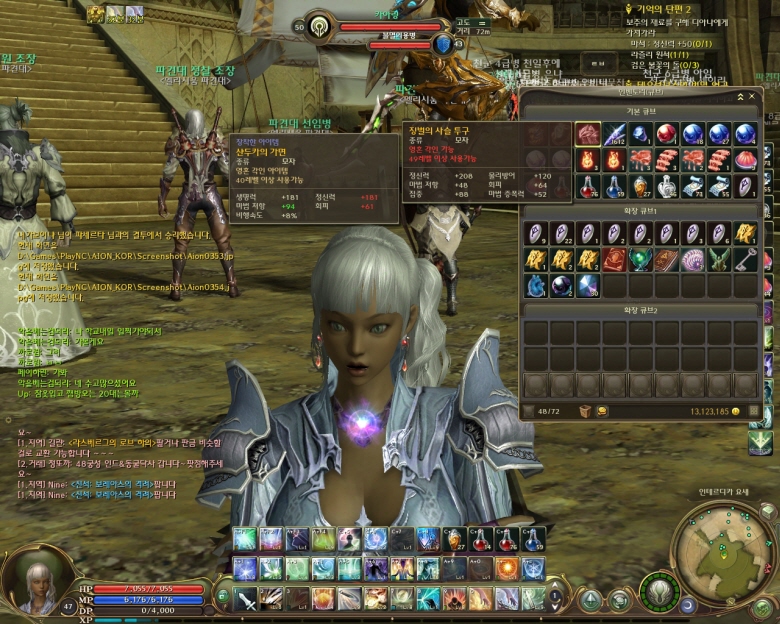Screen dimensions: 780x624
Task: Select the pink seashell item in inventory
Action: 692,259
